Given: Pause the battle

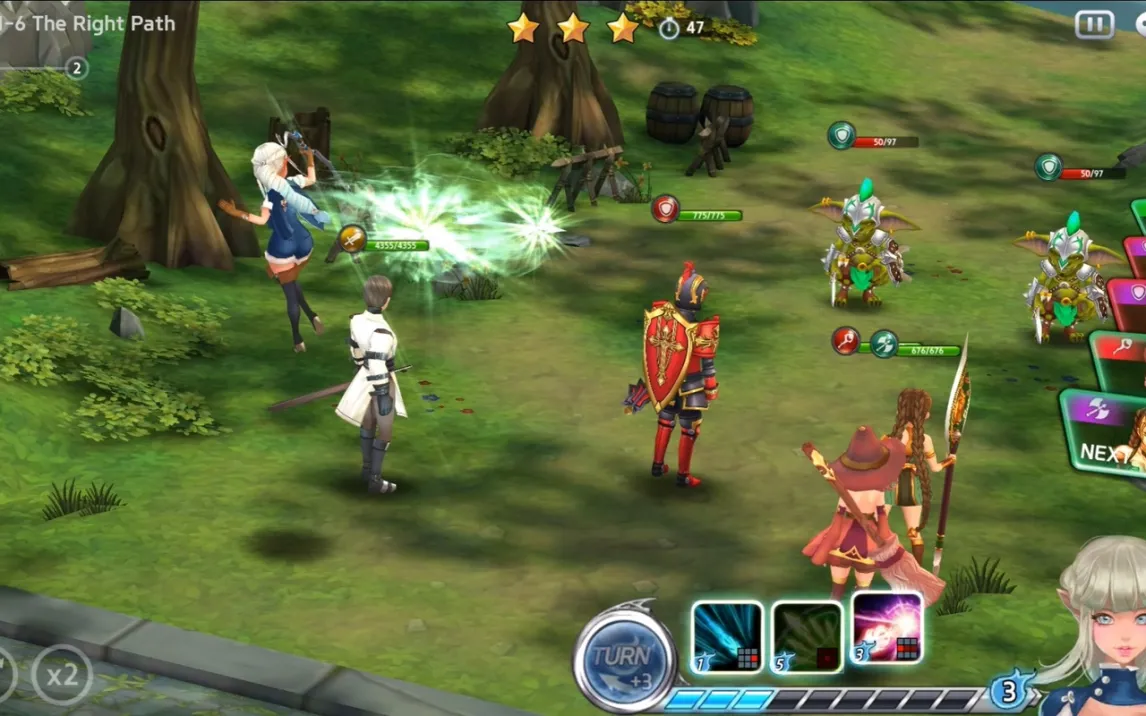Looking at the screenshot, I should [1094, 25].
